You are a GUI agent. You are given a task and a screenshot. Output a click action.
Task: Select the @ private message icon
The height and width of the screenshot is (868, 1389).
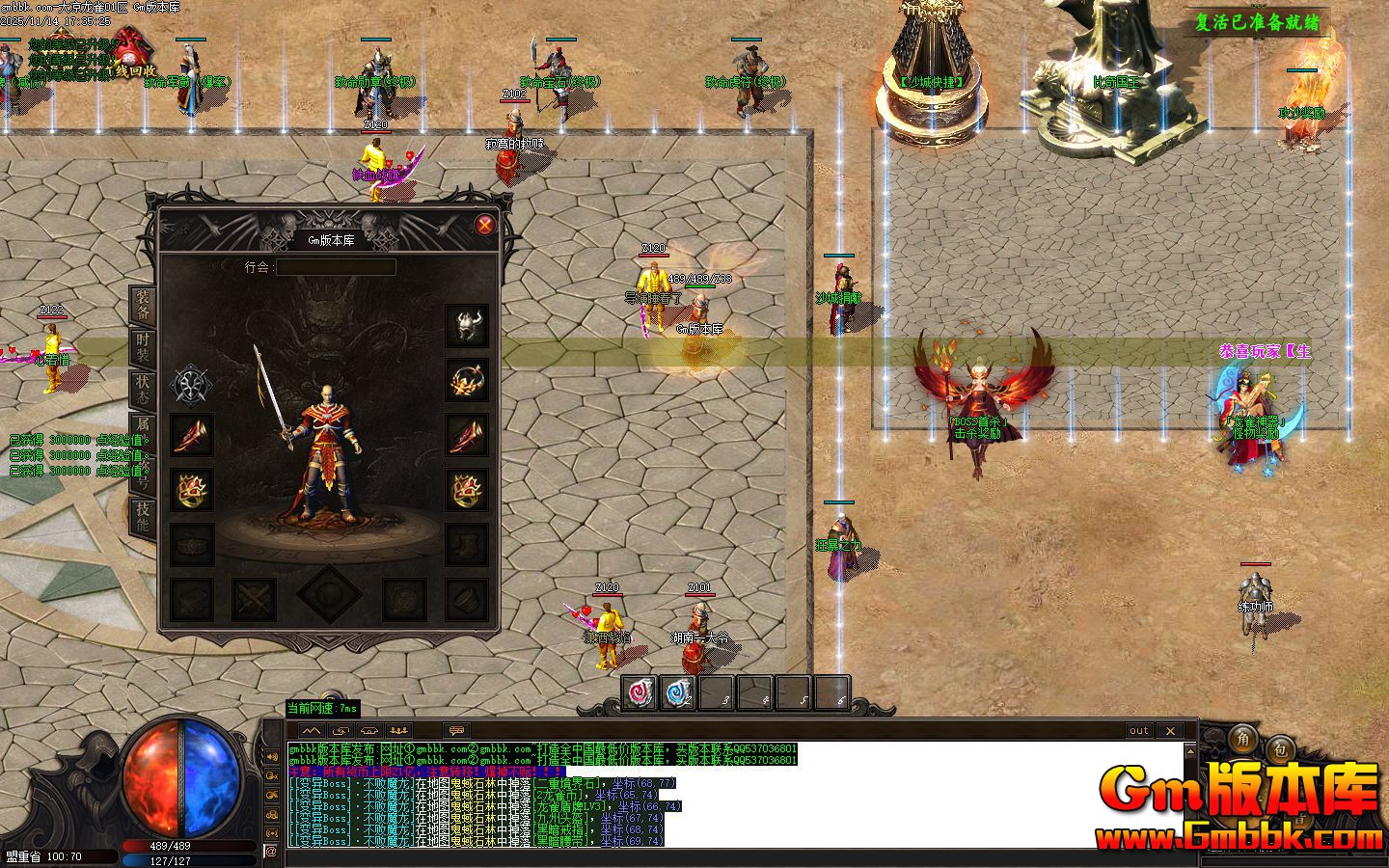[x=271, y=851]
